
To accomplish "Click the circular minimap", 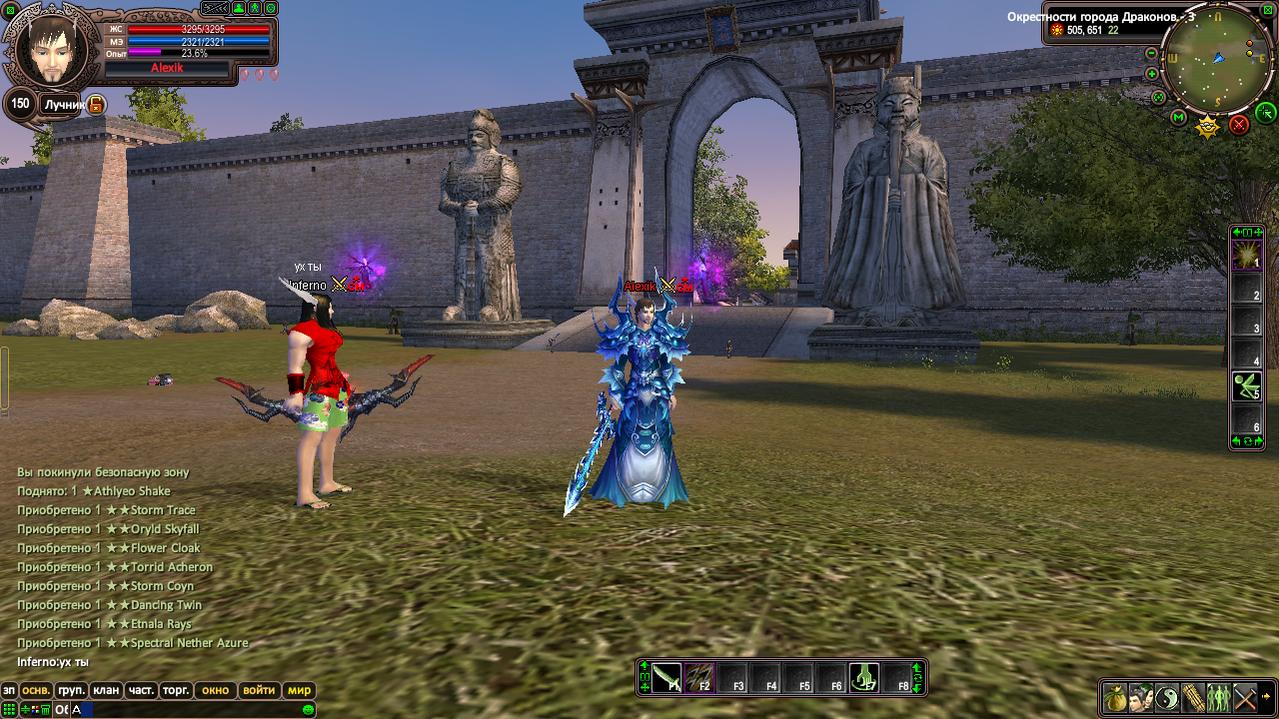I will tap(1218, 62).
